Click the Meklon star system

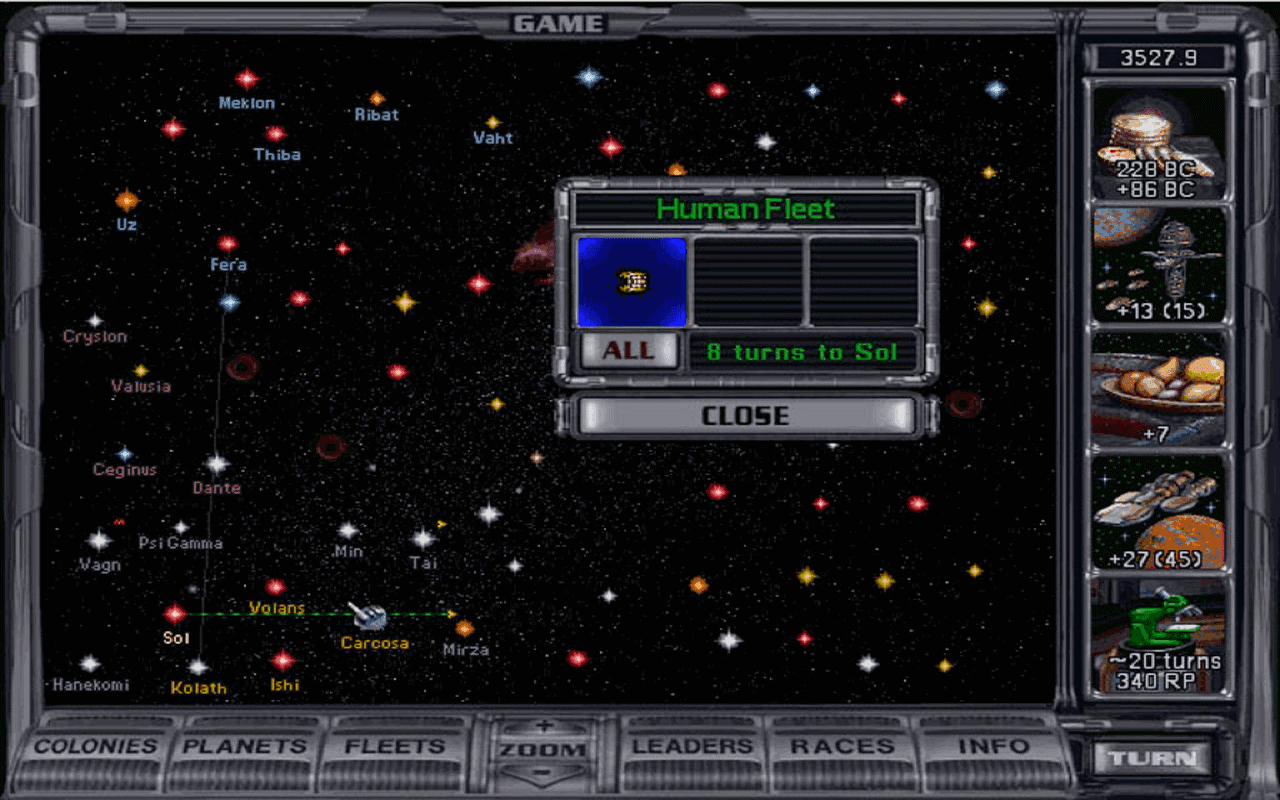click(x=246, y=80)
